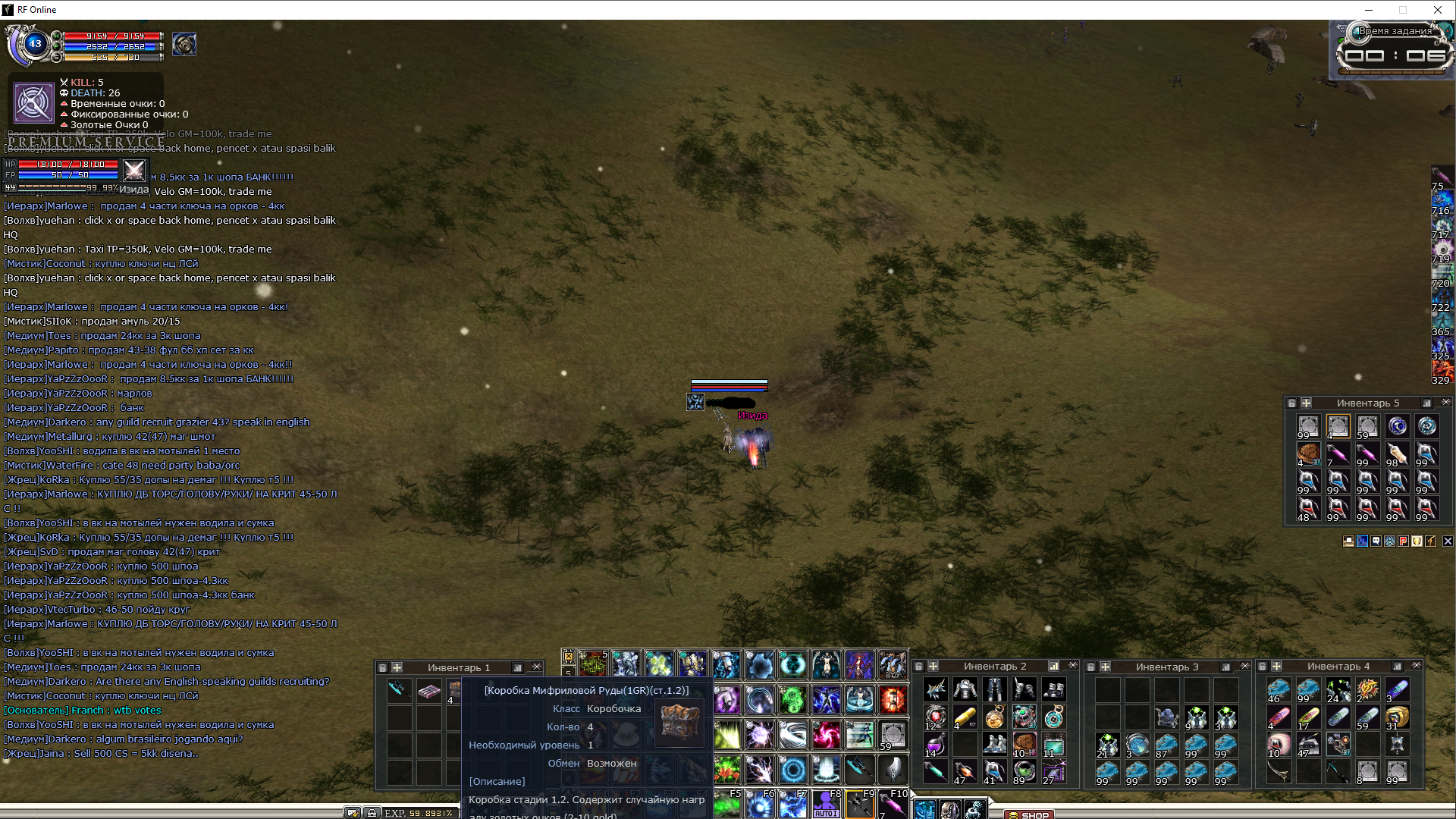The image size is (1456, 819).
Task: Pick the stack of 46 blue ore
Action: pos(1279,691)
